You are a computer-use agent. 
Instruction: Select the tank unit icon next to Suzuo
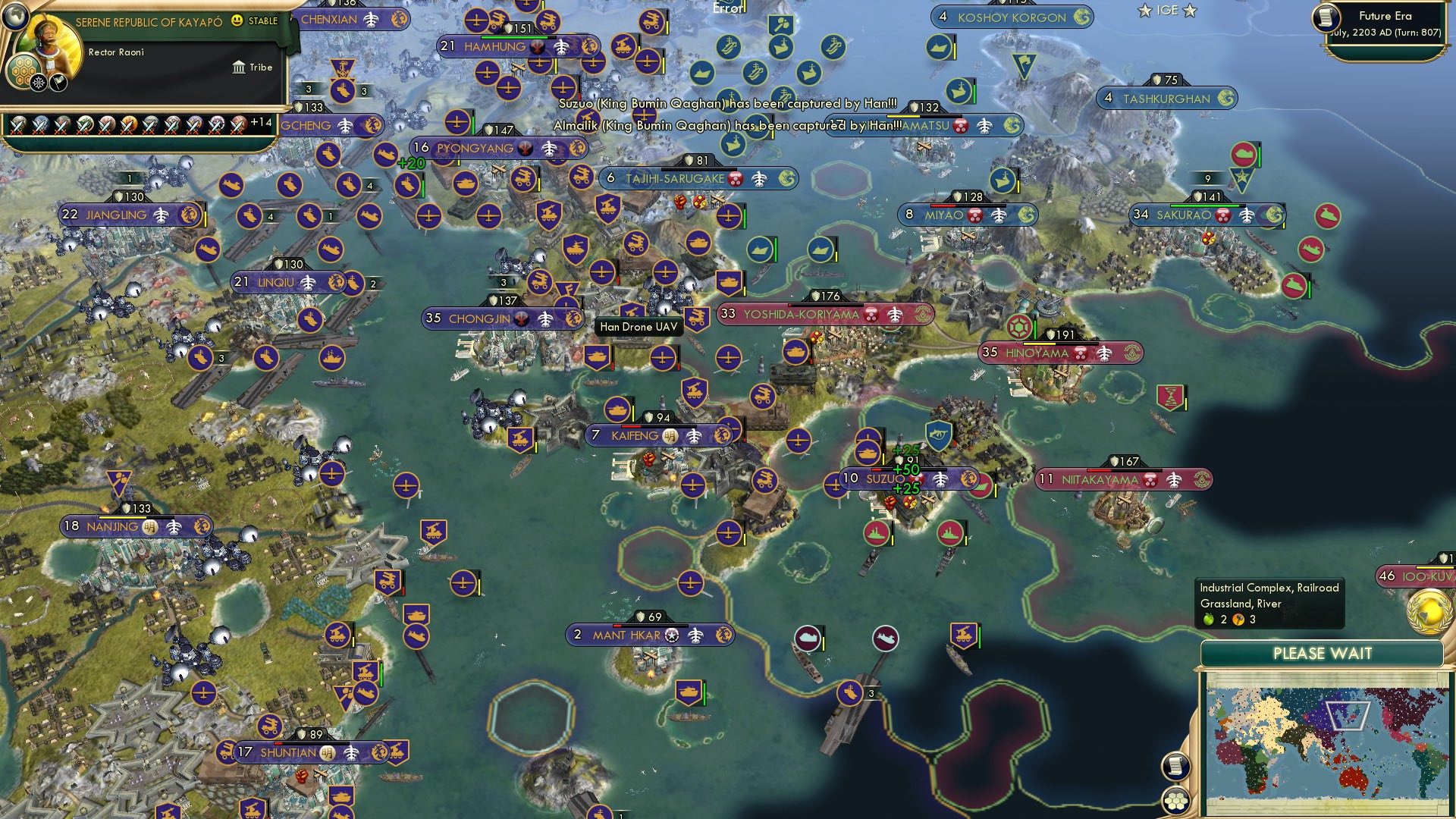(869, 453)
